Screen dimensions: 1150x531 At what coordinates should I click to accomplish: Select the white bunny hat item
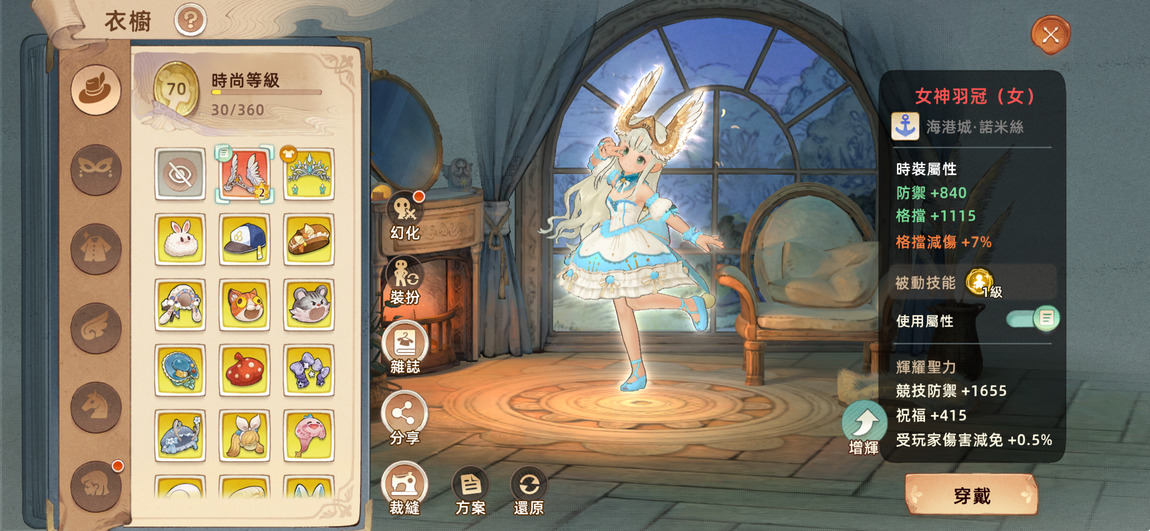click(x=180, y=238)
